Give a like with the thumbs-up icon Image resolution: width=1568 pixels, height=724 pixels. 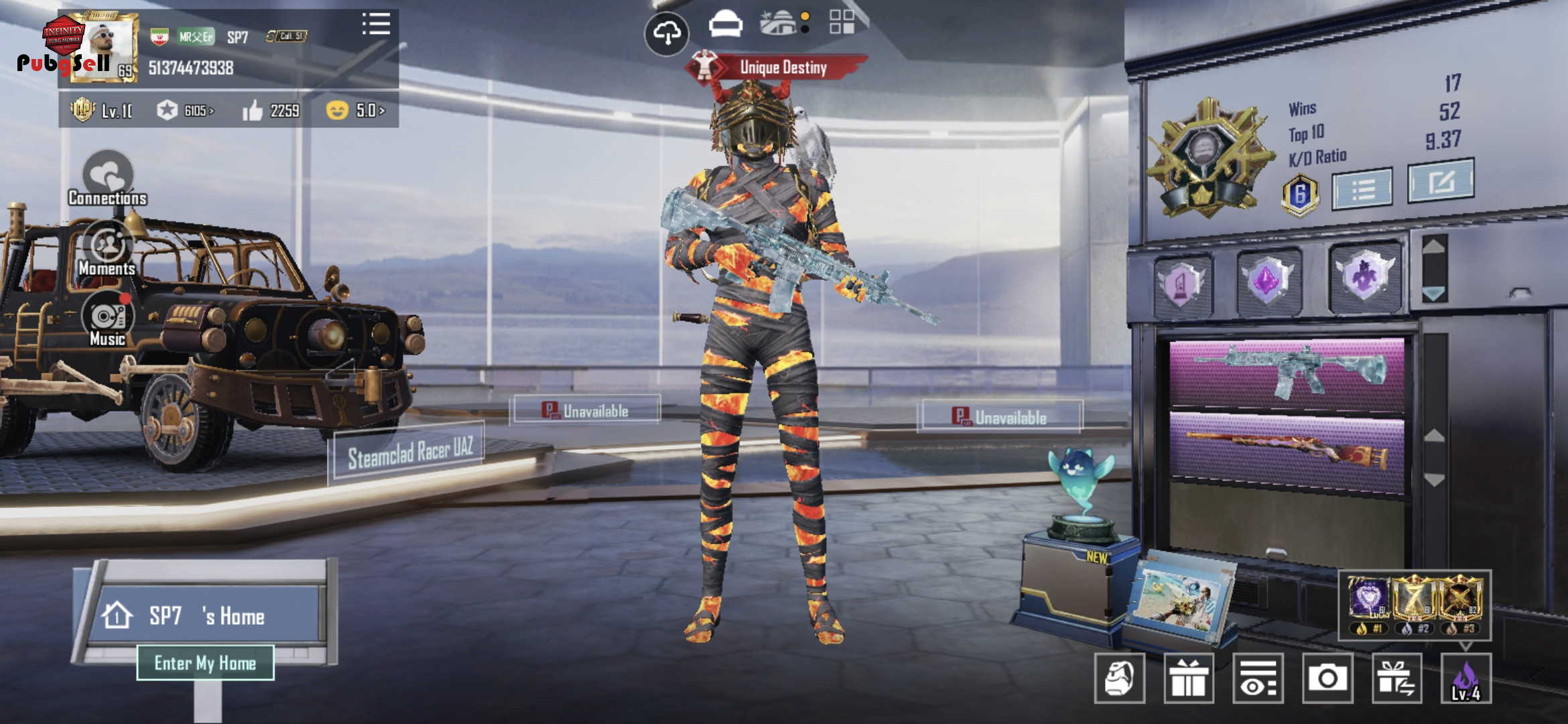(x=253, y=111)
